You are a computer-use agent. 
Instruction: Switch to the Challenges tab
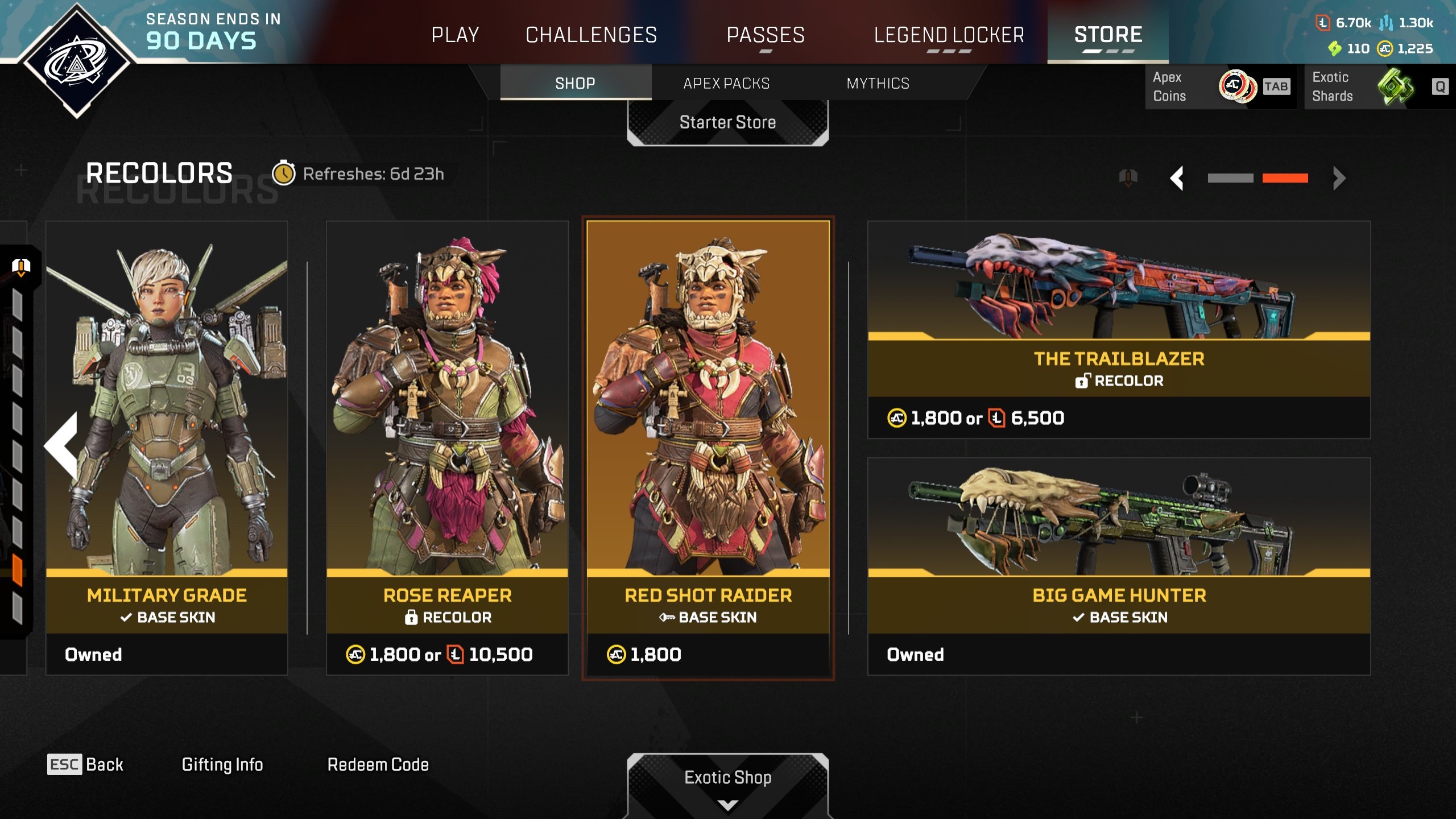591,35
